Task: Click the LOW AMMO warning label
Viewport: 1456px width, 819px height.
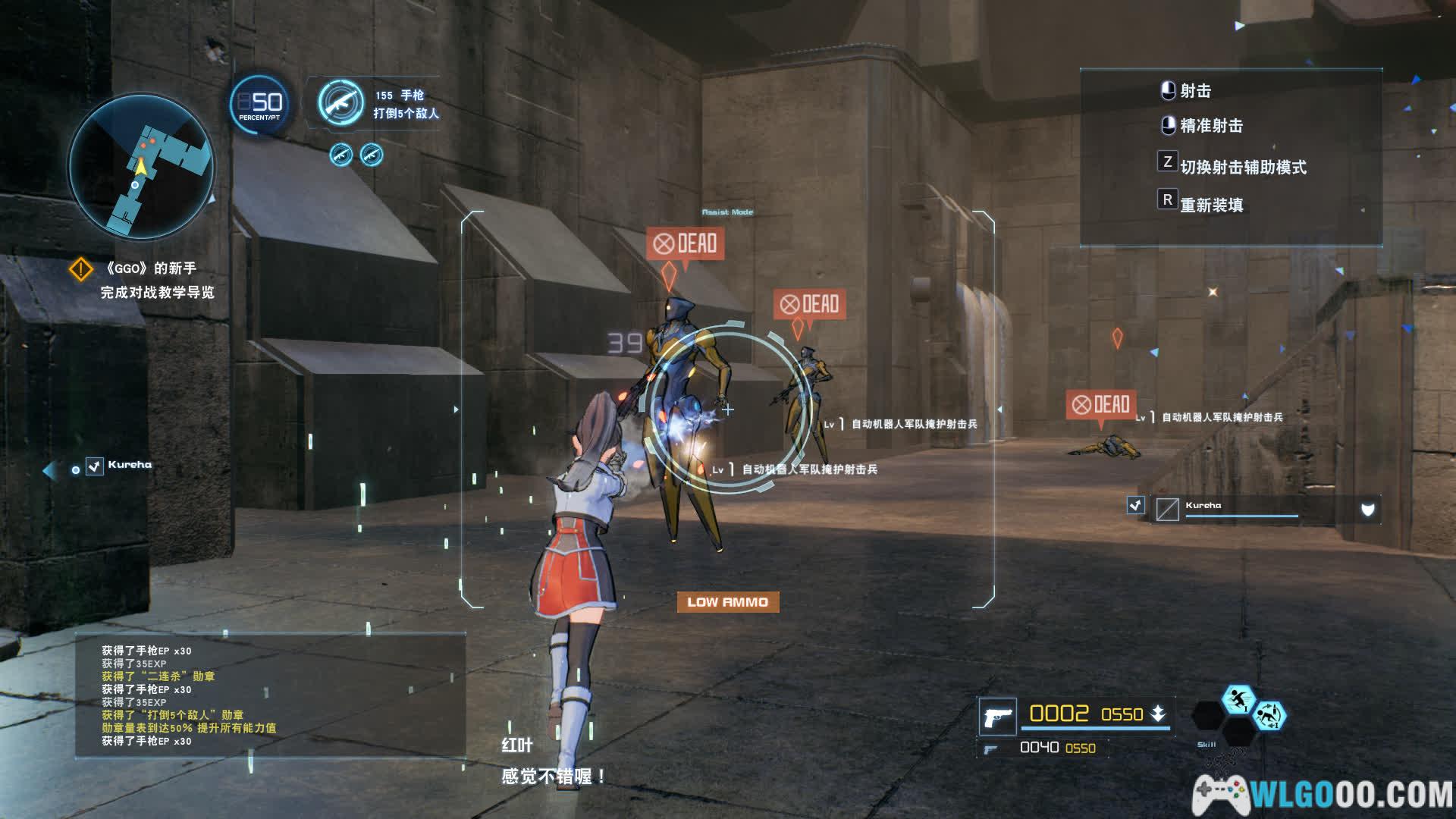Action: click(727, 602)
